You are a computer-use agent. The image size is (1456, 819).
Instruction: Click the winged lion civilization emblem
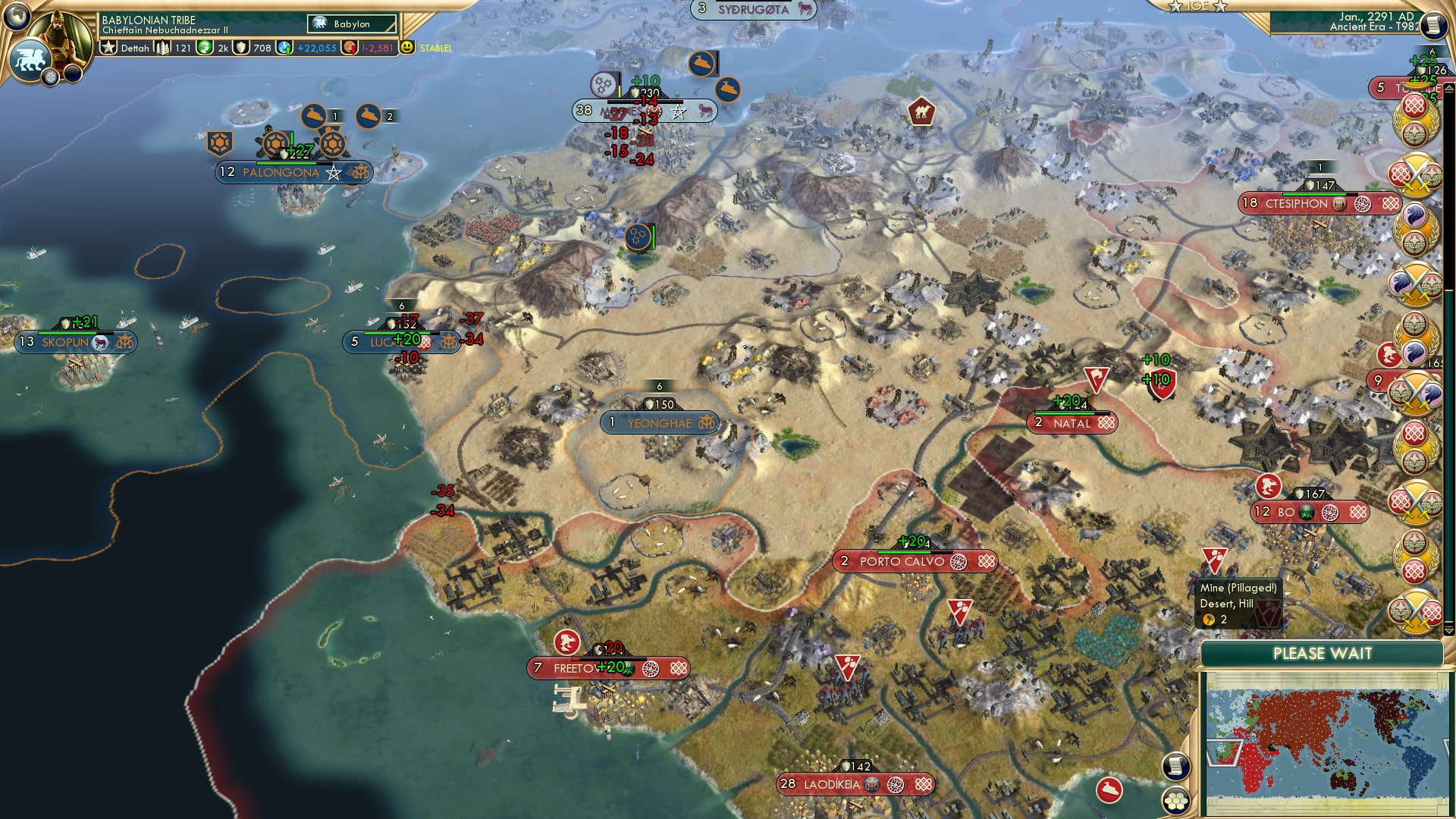[30, 59]
